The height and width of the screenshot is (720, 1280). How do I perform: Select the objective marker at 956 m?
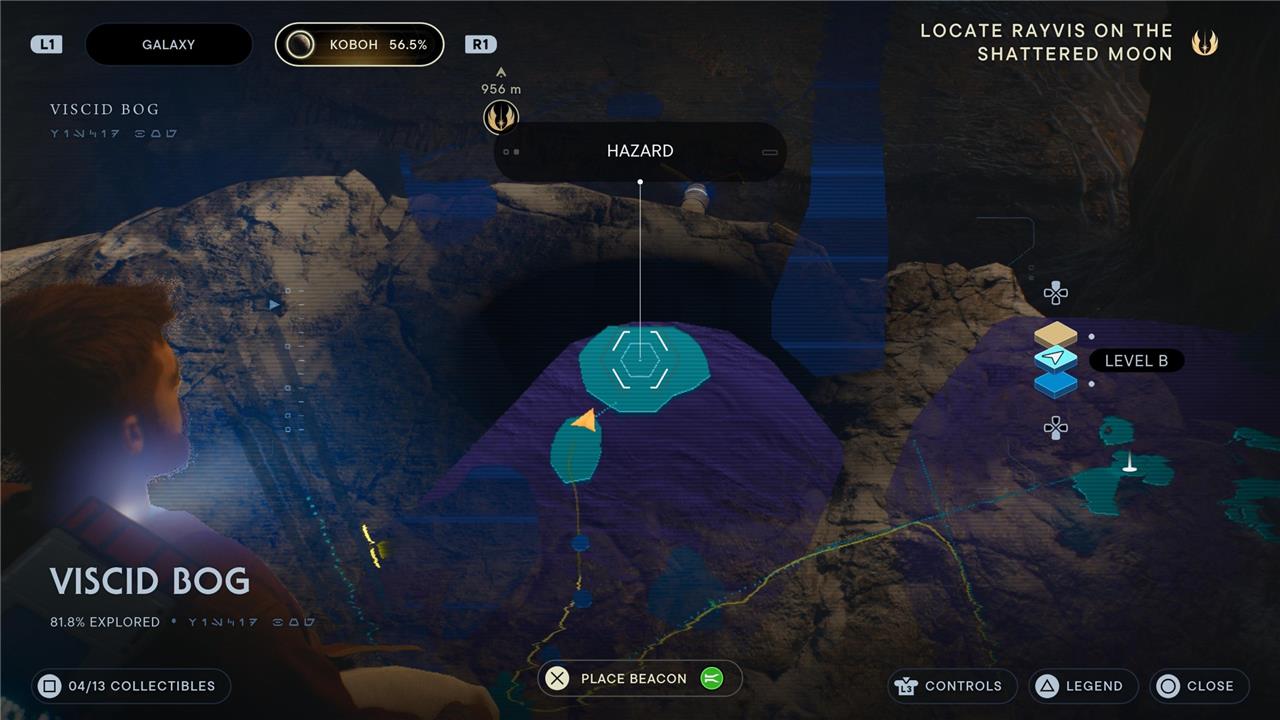click(500, 117)
